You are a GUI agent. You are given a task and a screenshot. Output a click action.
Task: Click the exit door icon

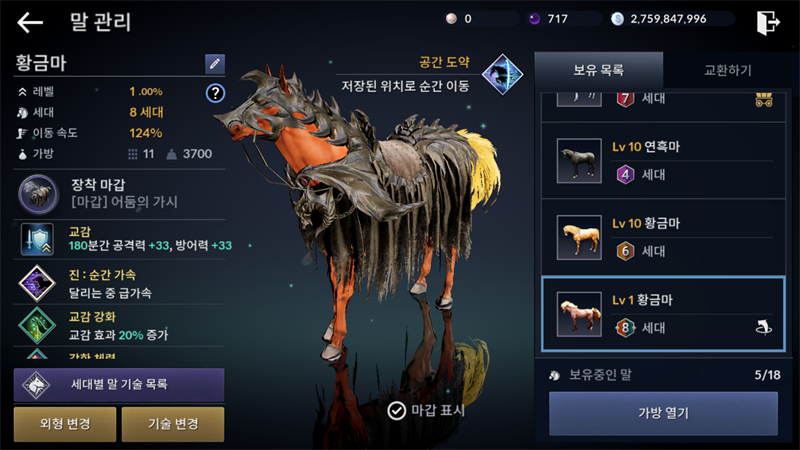tap(768, 21)
